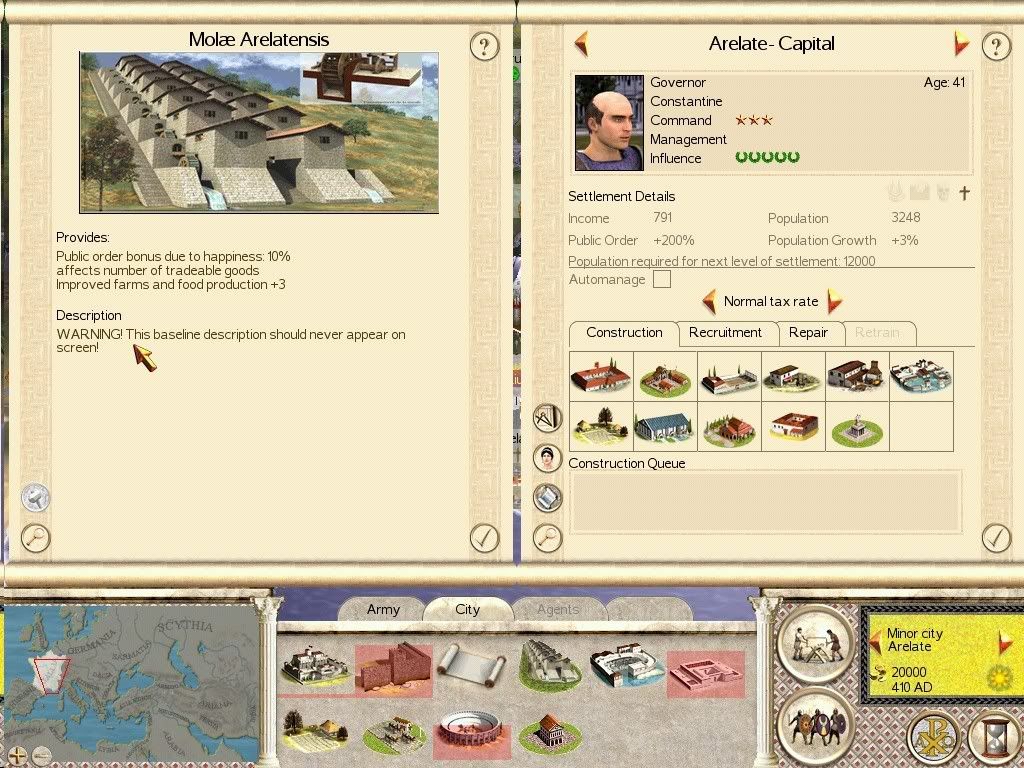The width and height of the screenshot is (1024, 768).
Task: Click Governor Constantine's portrait
Action: pyautogui.click(x=609, y=122)
